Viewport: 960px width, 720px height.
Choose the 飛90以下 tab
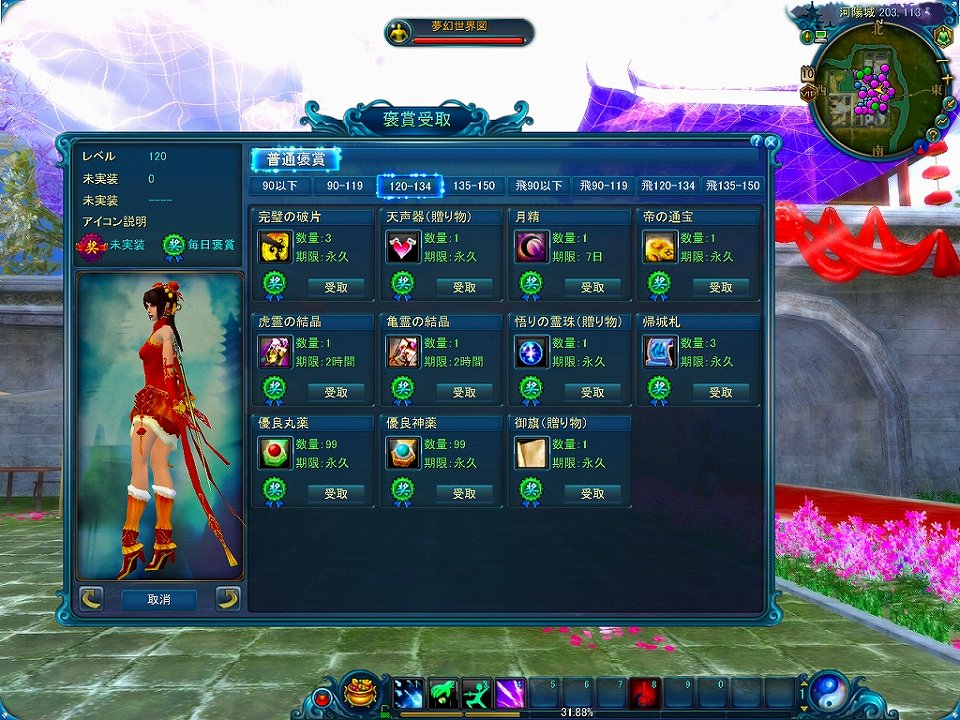tap(538, 185)
